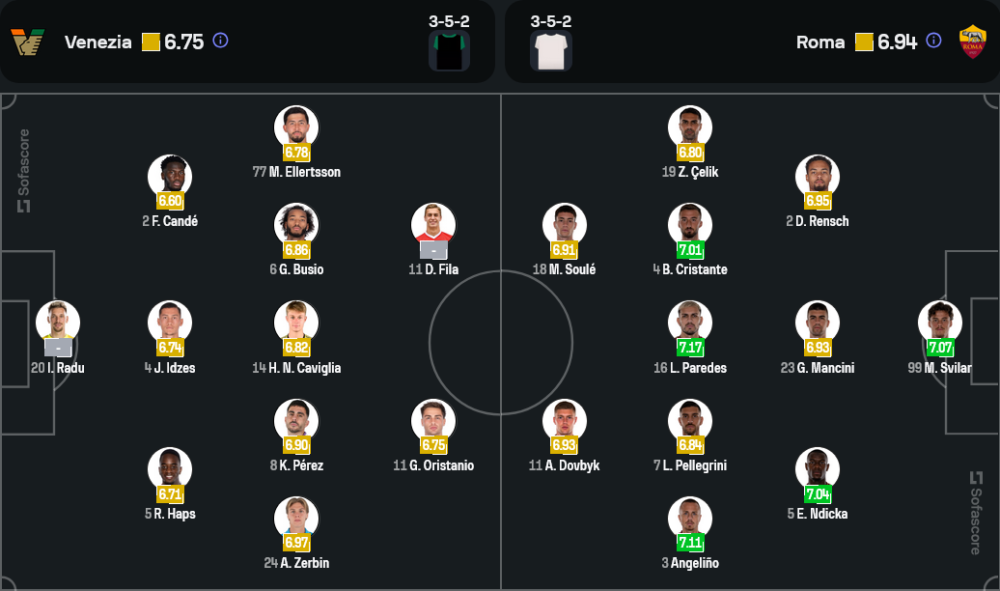1000x591 pixels.
Task: Select L. Paredes in the Roma lineup
Action: click(x=690, y=323)
